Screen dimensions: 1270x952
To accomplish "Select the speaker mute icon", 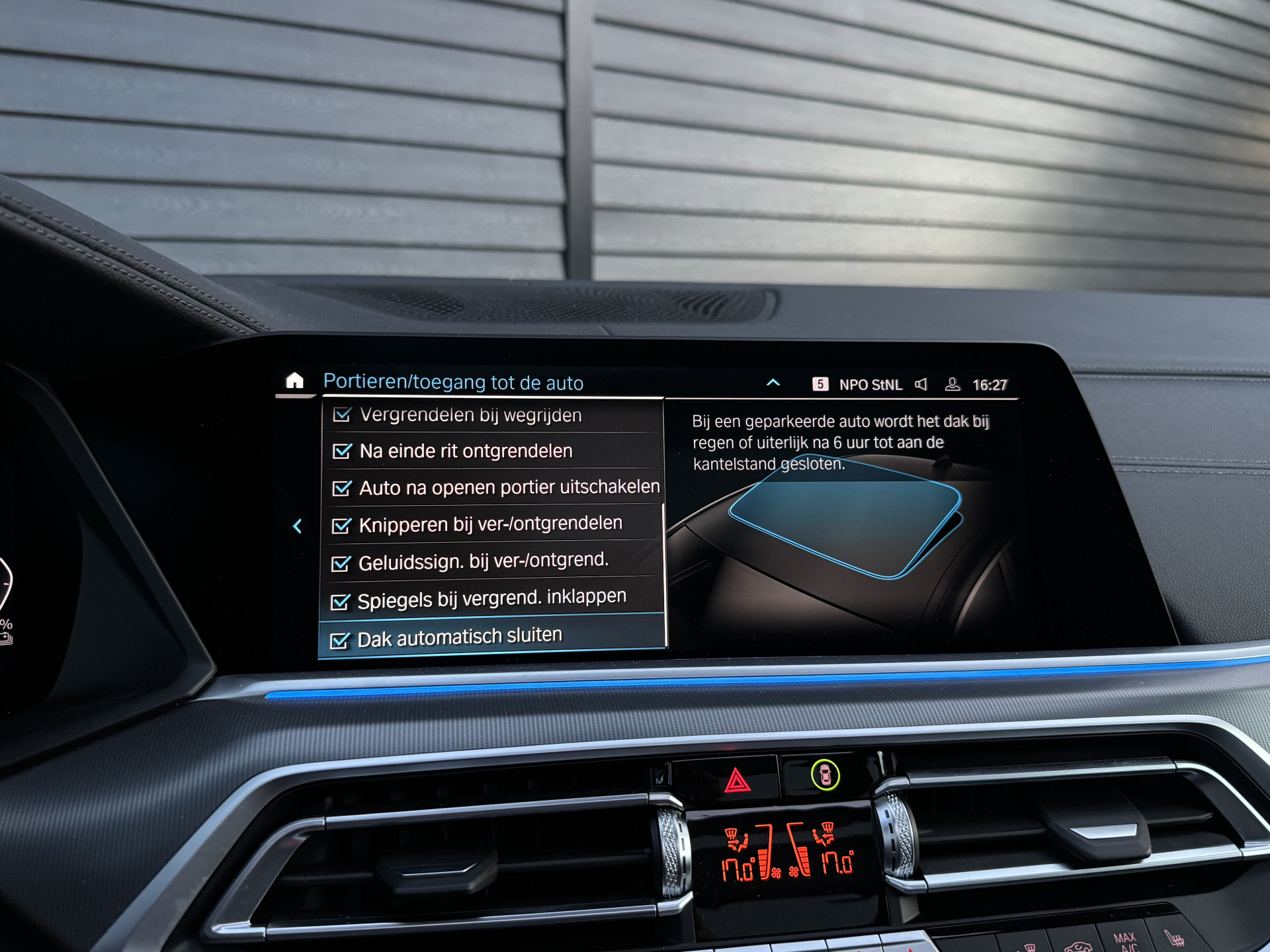I will 921,385.
